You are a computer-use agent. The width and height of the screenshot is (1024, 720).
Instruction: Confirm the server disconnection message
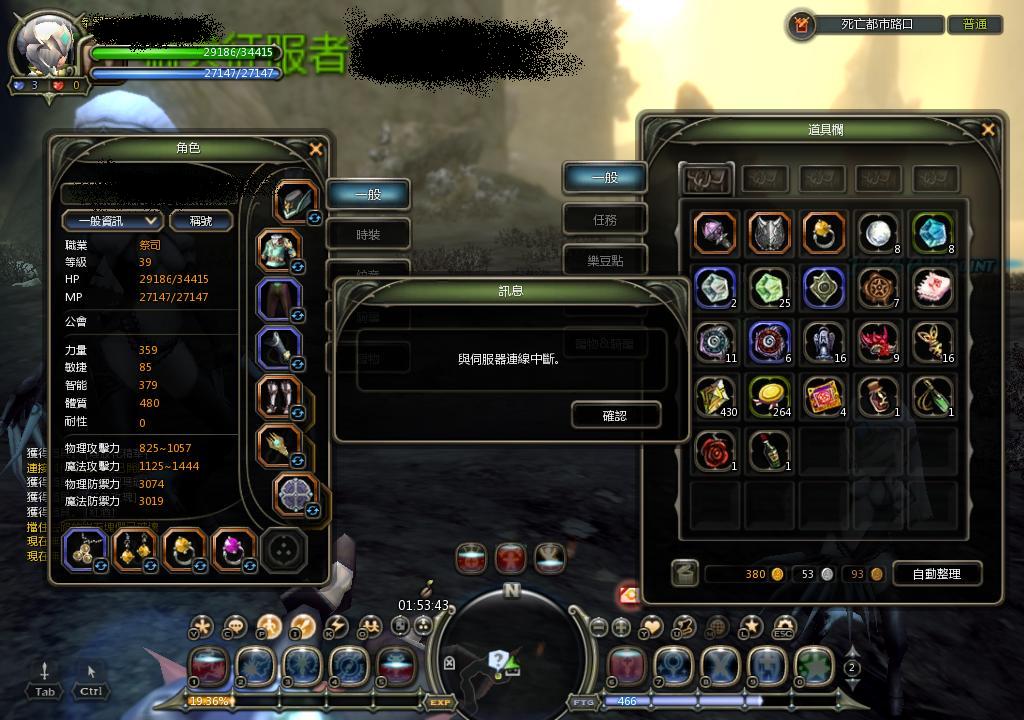[615, 415]
